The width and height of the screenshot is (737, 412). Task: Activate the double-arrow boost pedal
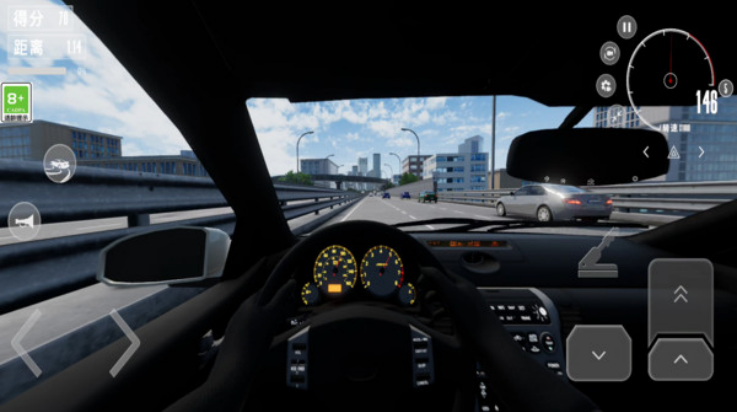coord(680,295)
